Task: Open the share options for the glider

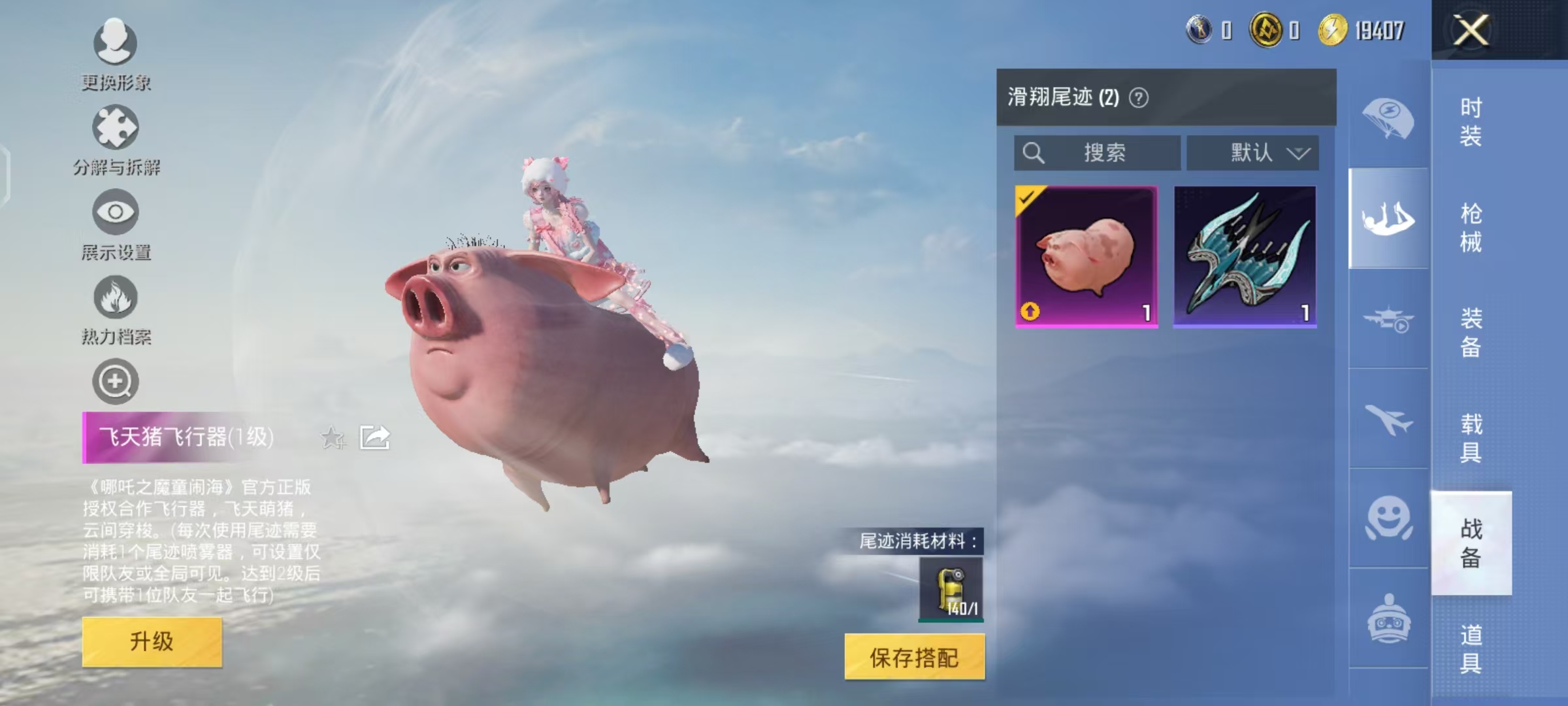Action: coord(374,437)
